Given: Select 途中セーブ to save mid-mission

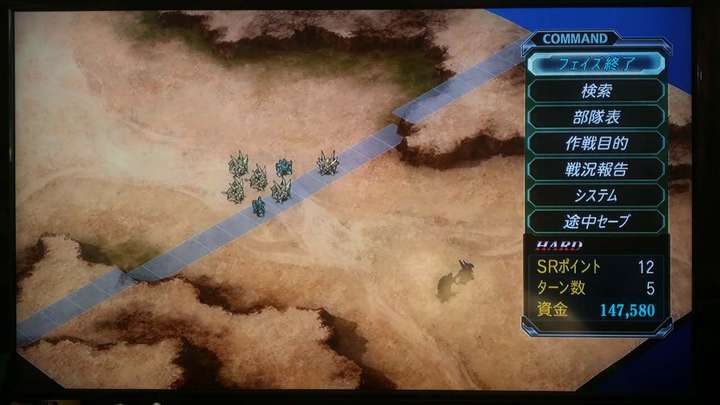Looking at the screenshot, I should point(597,221).
